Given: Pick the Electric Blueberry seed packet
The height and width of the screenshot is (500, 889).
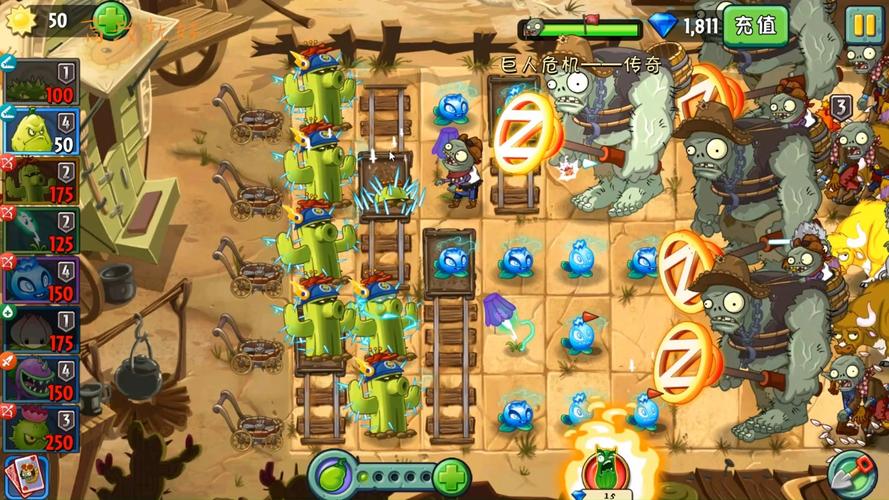Looking at the screenshot, I should pyautogui.click(x=40, y=280).
